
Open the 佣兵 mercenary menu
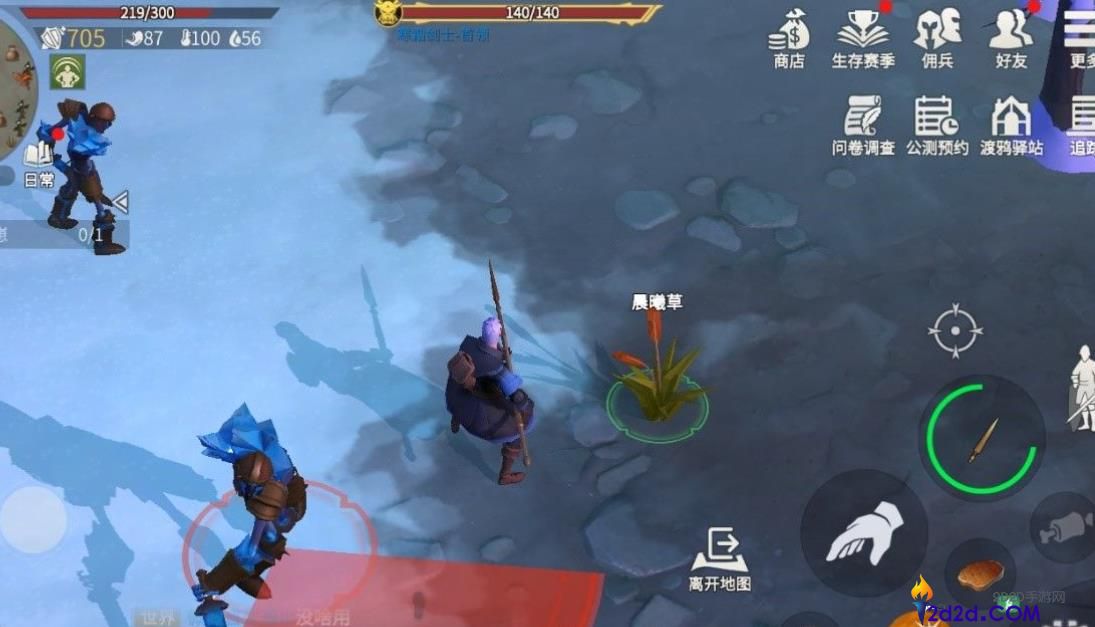(x=937, y=38)
